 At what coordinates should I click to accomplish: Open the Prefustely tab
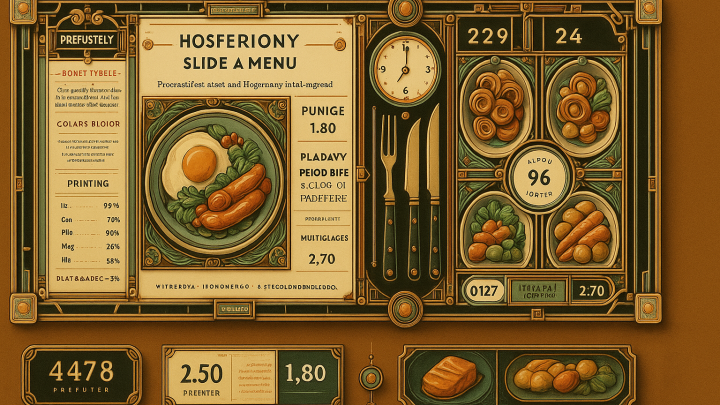84,41
